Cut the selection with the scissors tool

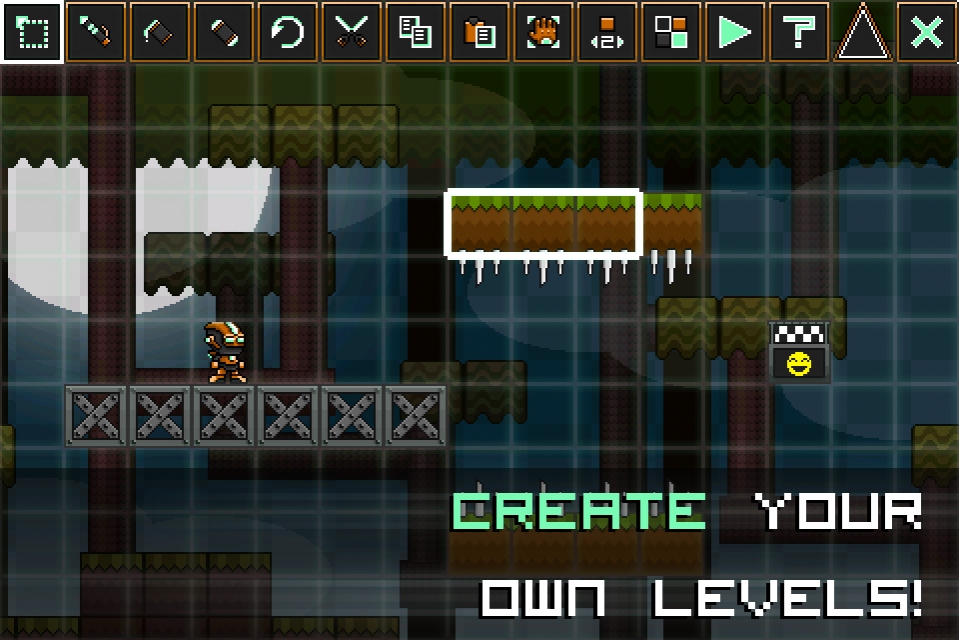(352, 32)
